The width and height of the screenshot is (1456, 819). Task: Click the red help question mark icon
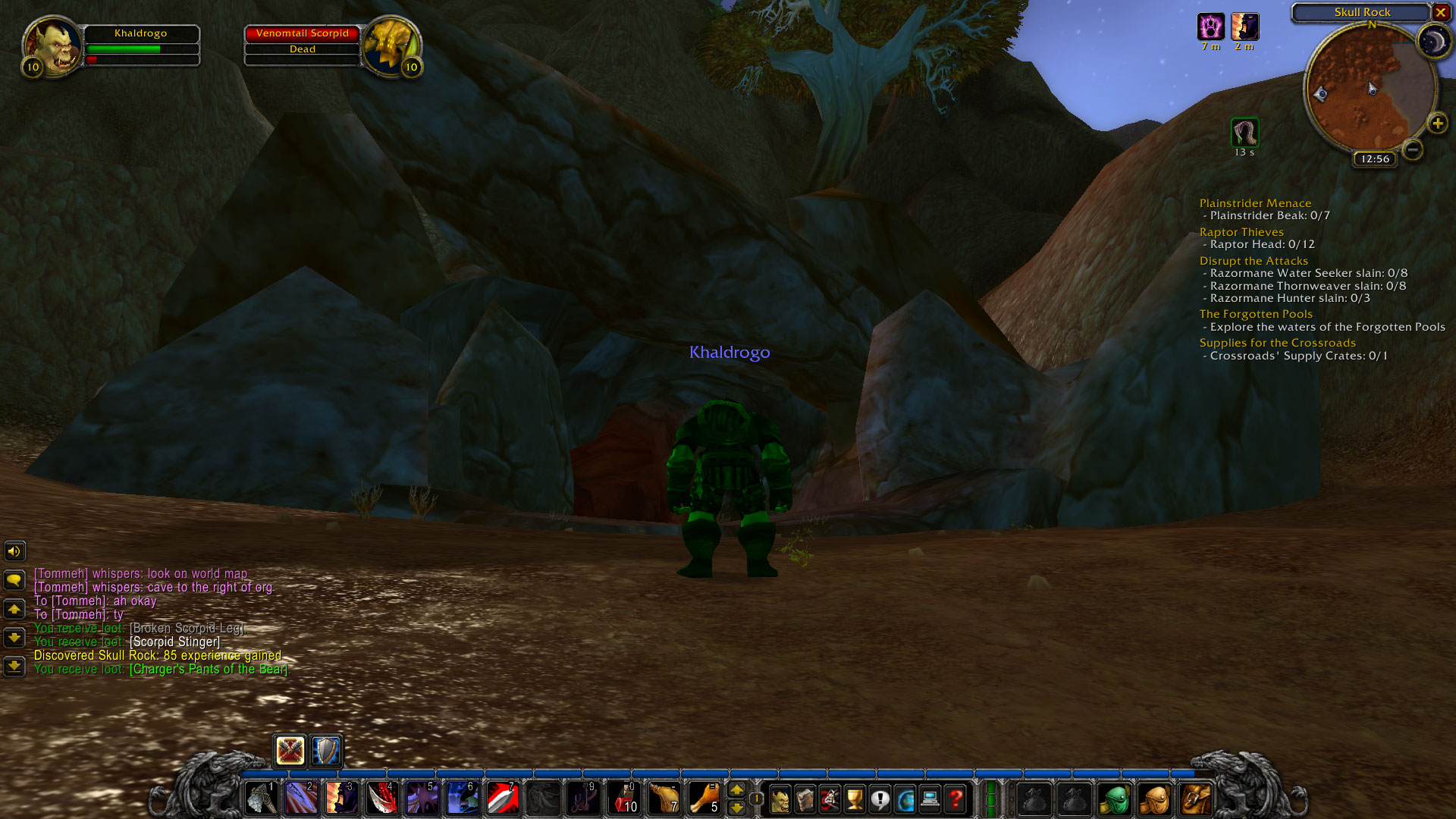[x=955, y=799]
